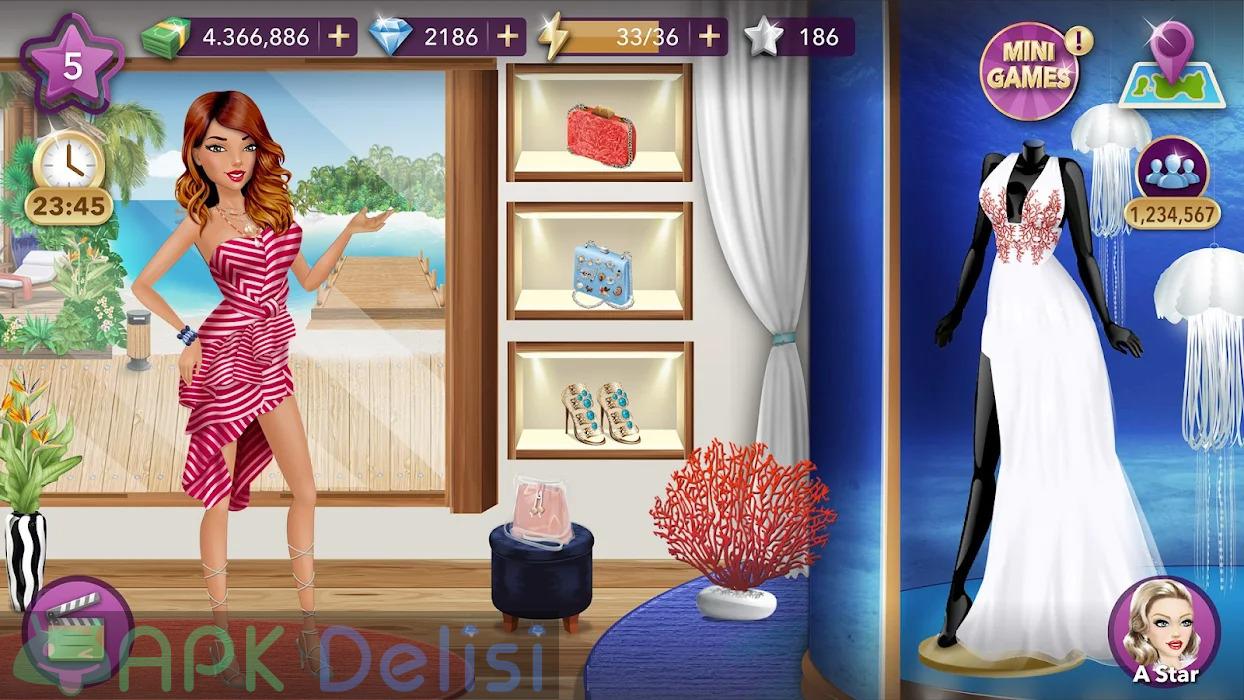The width and height of the screenshot is (1244, 700).
Task: Open the island map icon
Action: (x=1171, y=67)
